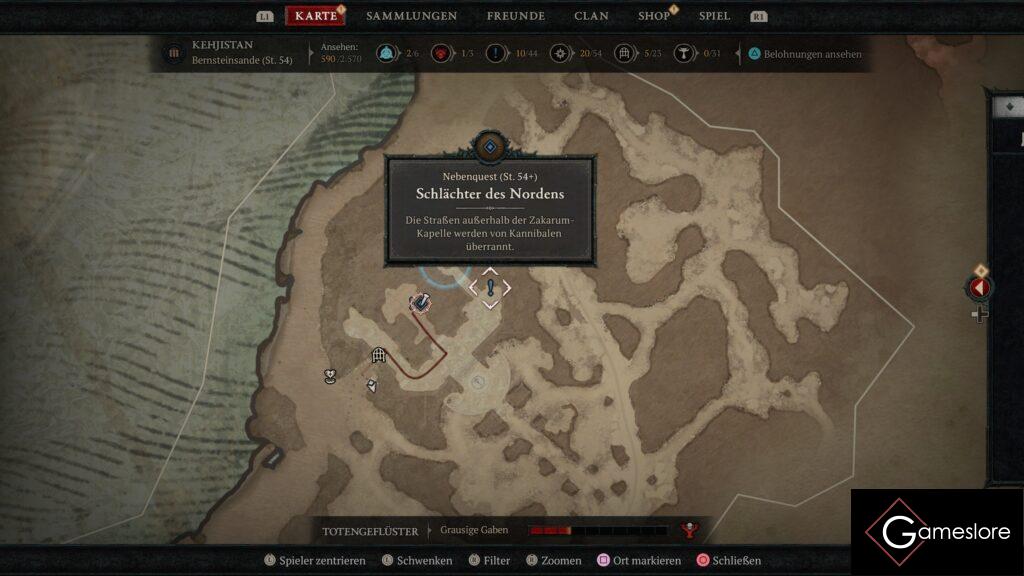Click the tracked quest marker with red ring
The height and width of the screenshot is (576, 1024).
(421, 301)
